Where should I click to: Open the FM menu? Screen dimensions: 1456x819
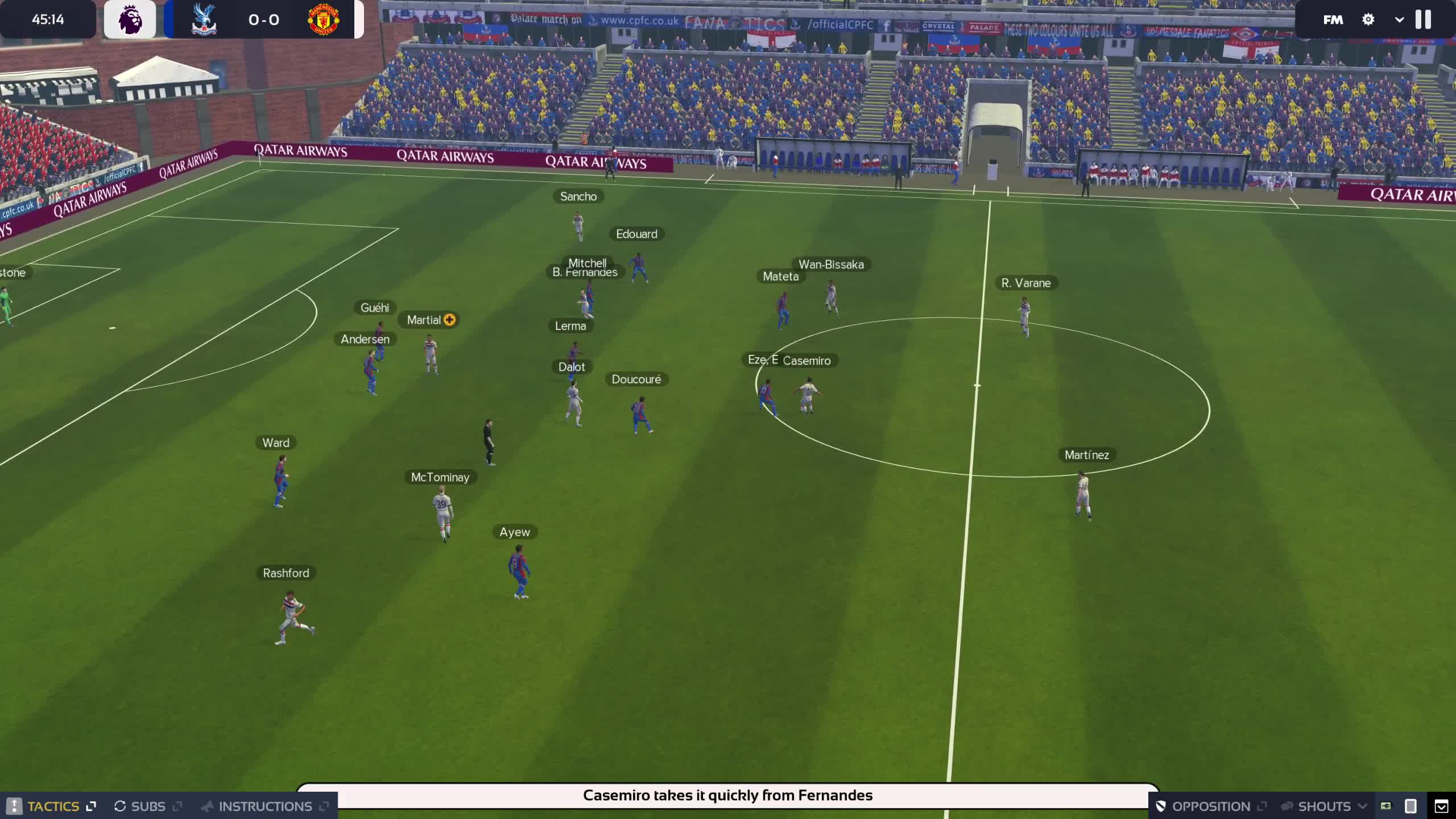(1333, 20)
